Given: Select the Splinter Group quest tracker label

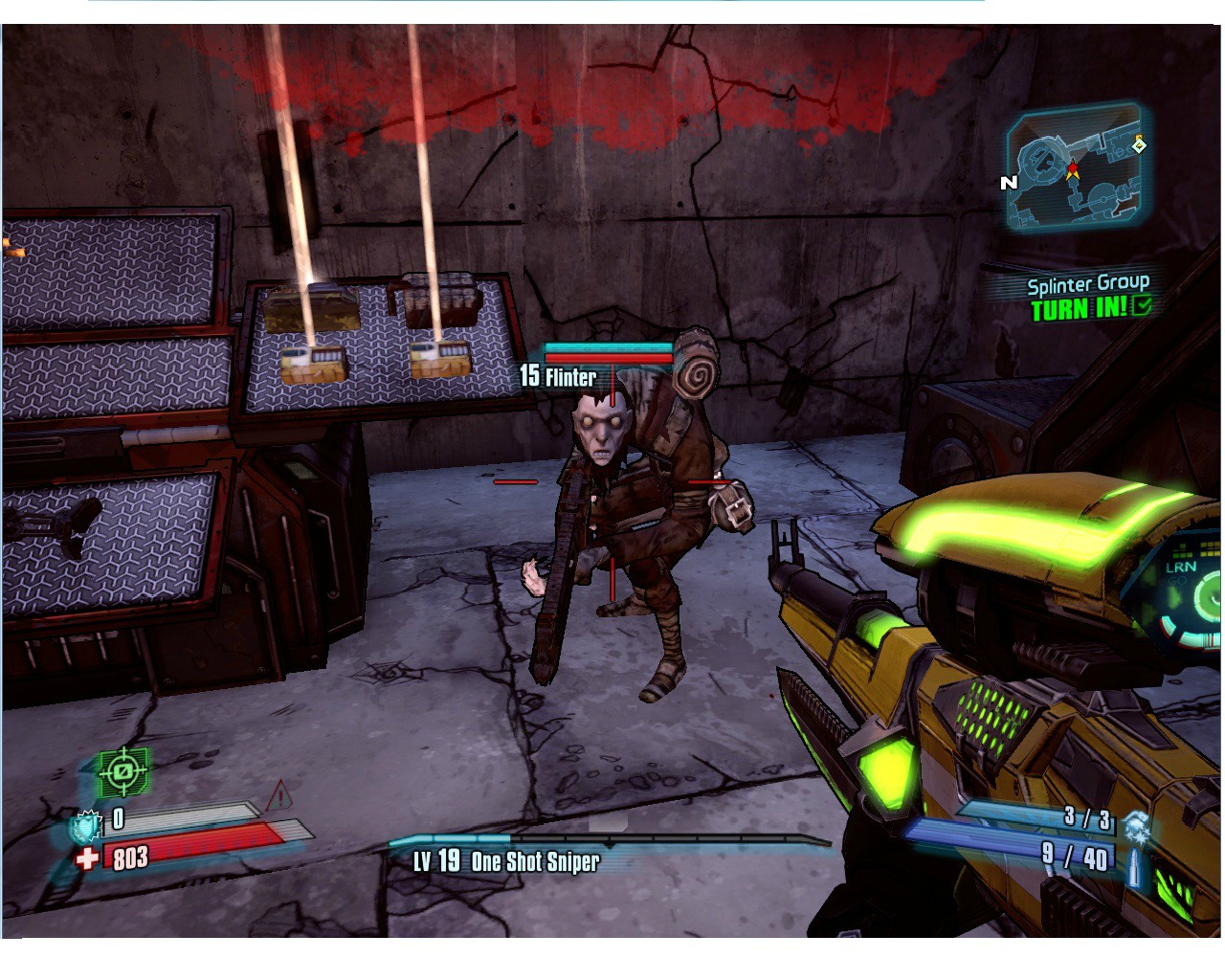Looking at the screenshot, I should (x=1089, y=283).
